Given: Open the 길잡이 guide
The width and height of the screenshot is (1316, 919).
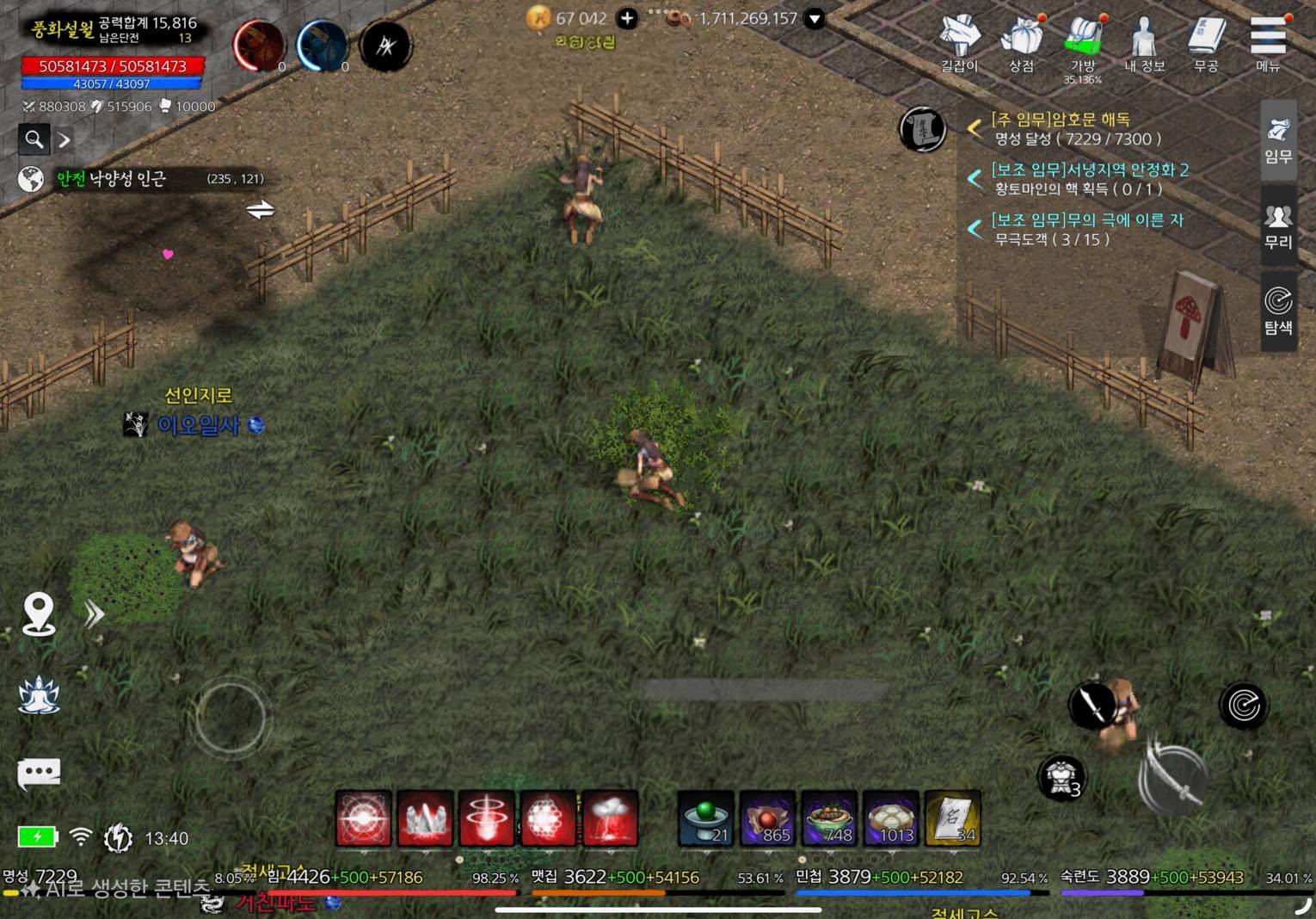Looking at the screenshot, I should [x=959, y=41].
